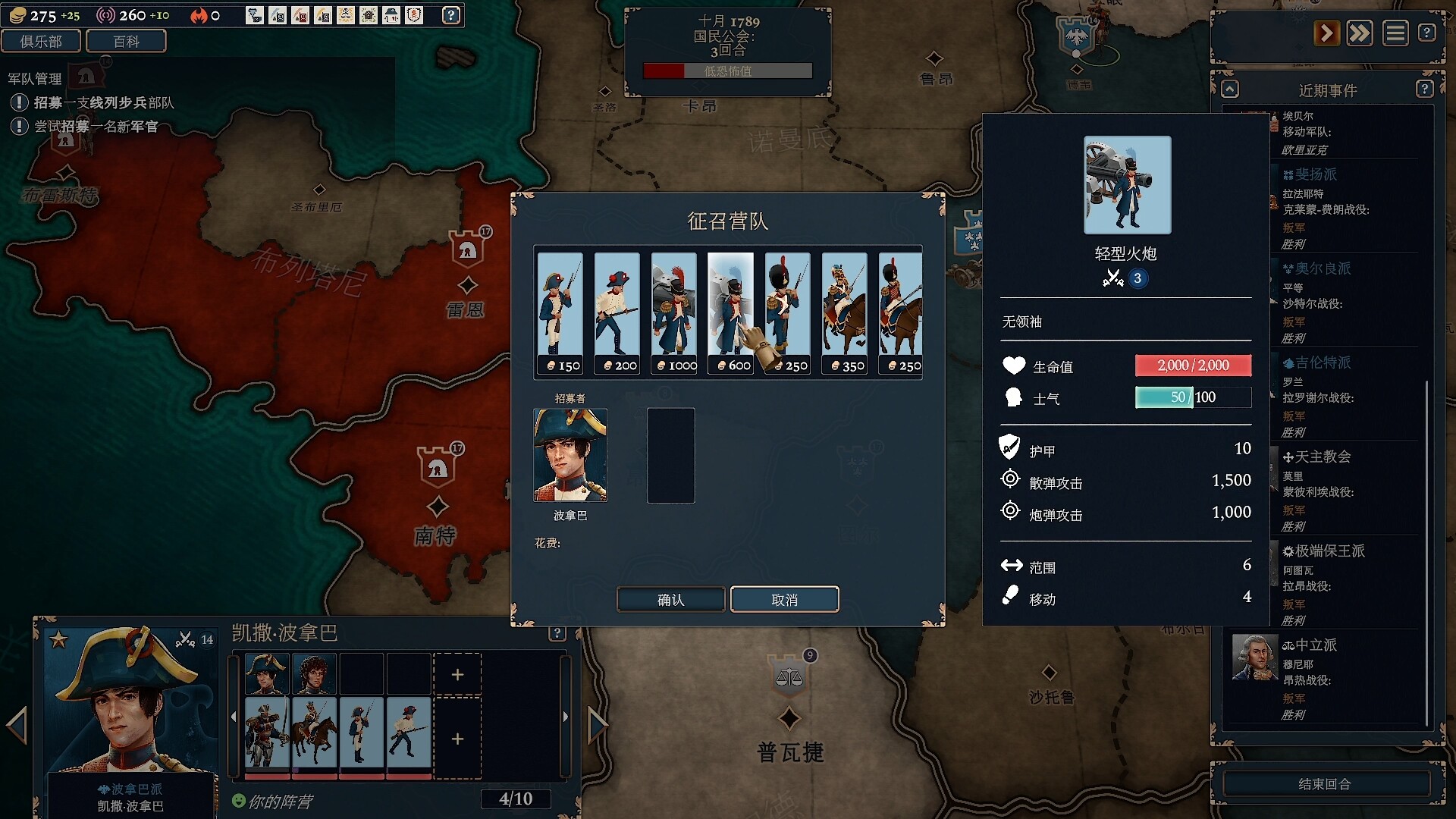Viewport: 1456px width, 819px height.
Task: Click the help question mark beside the toolbar
Action: pyautogui.click(x=453, y=15)
